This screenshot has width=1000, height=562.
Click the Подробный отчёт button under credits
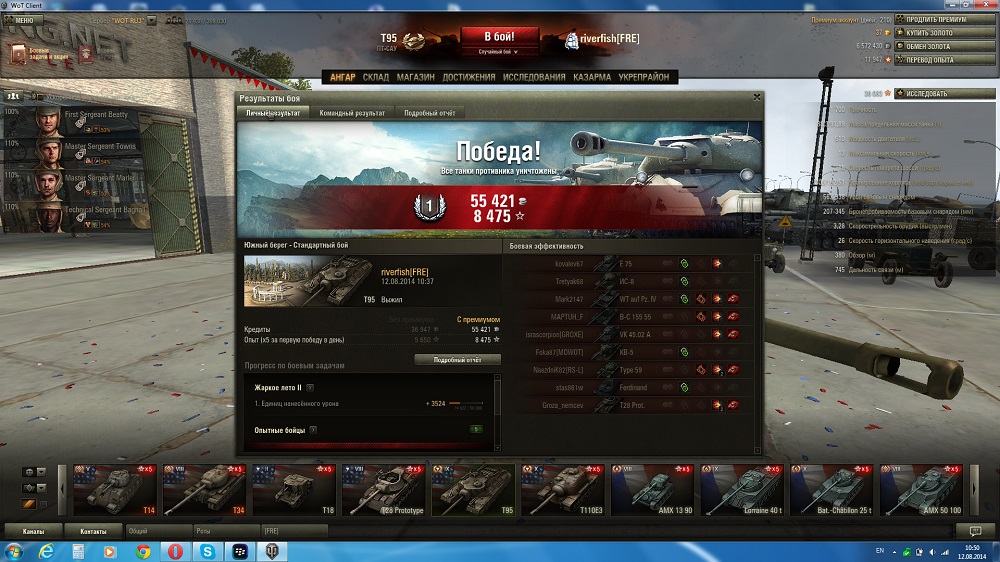pos(456,359)
